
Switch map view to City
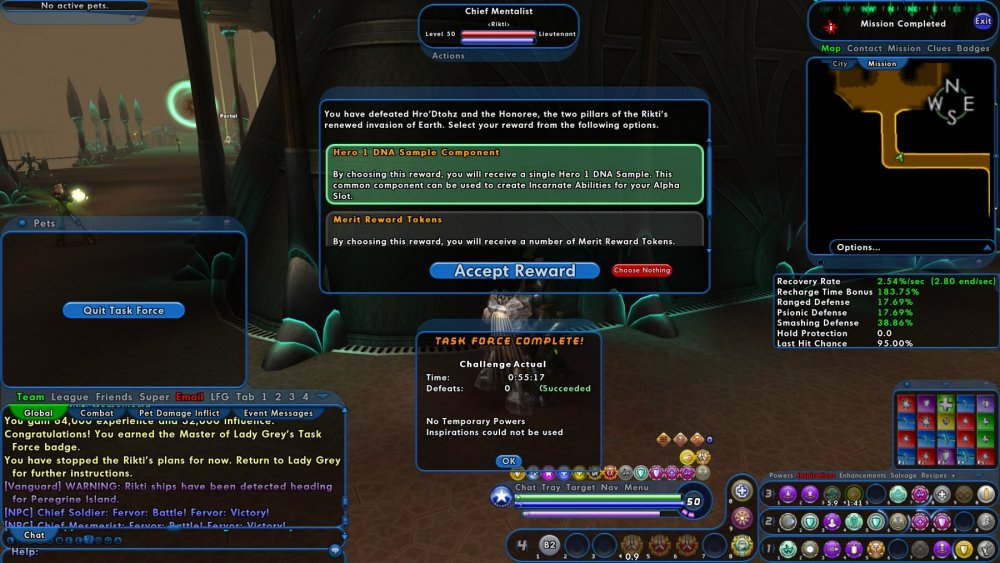coord(841,64)
